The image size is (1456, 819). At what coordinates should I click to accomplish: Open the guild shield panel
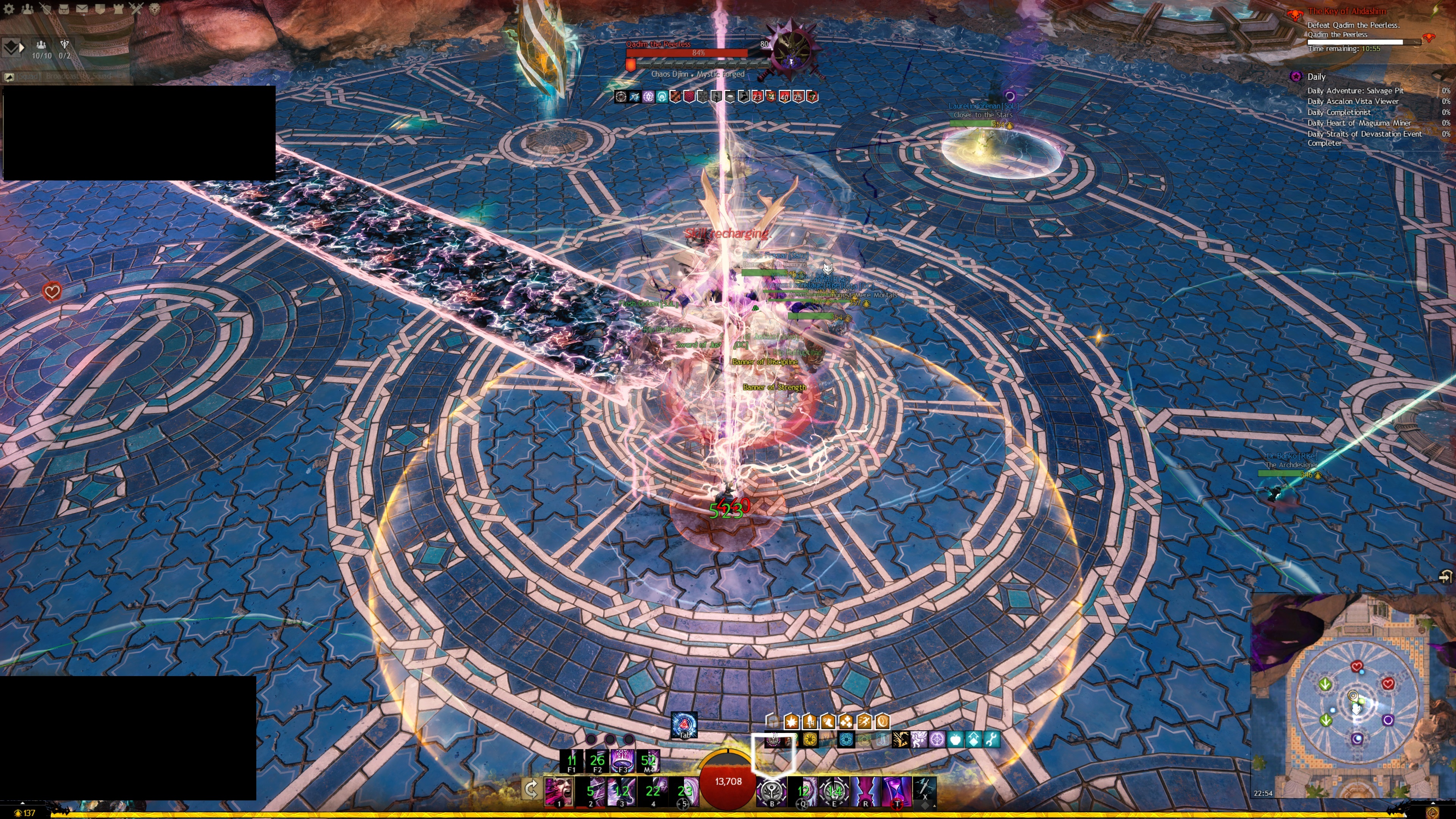click(100, 9)
